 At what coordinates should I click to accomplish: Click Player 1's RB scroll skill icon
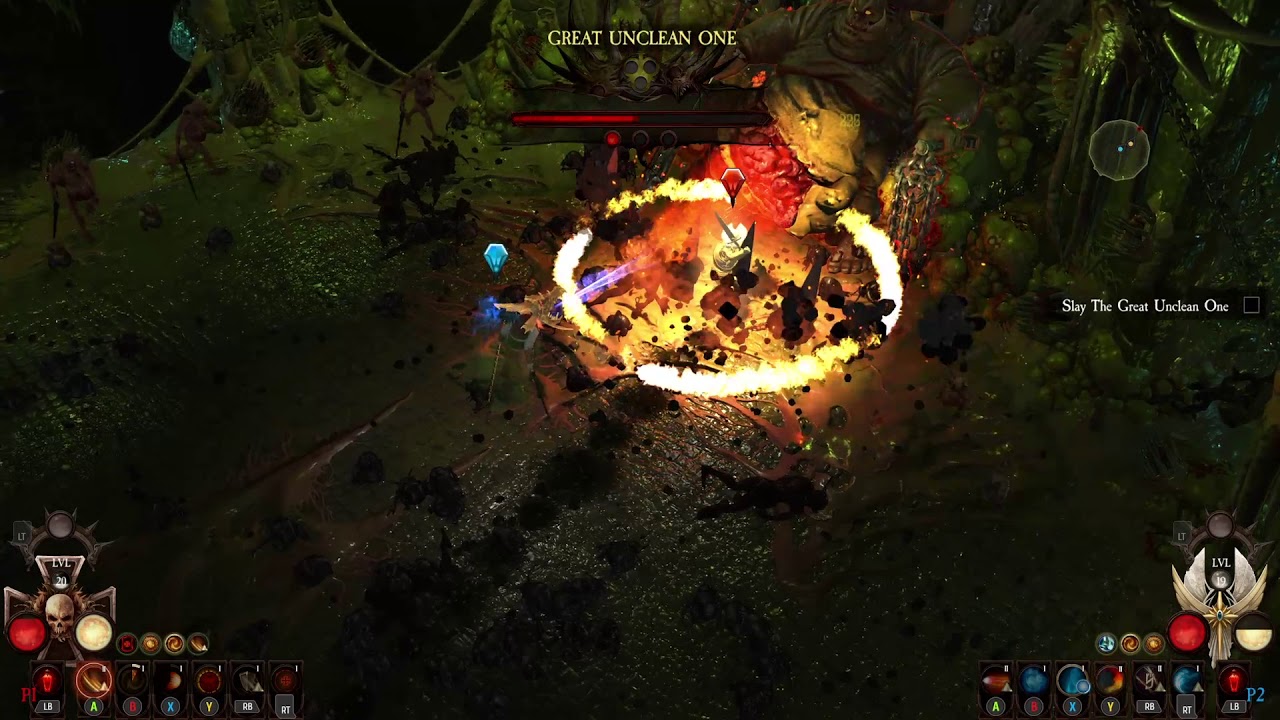(x=249, y=681)
